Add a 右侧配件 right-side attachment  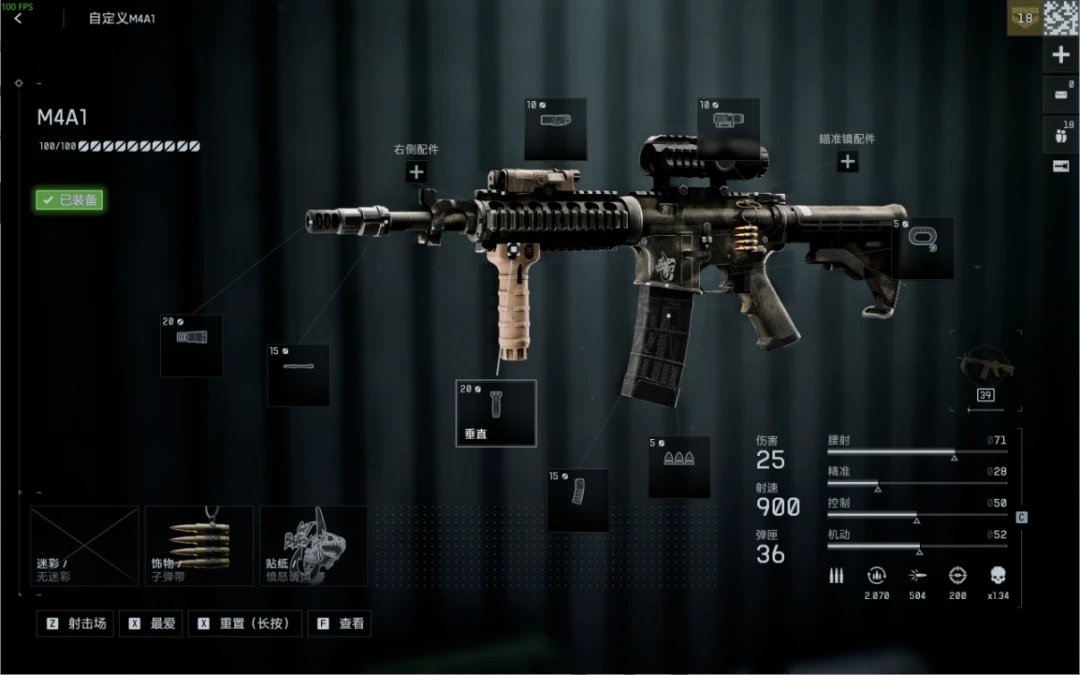coord(416,172)
